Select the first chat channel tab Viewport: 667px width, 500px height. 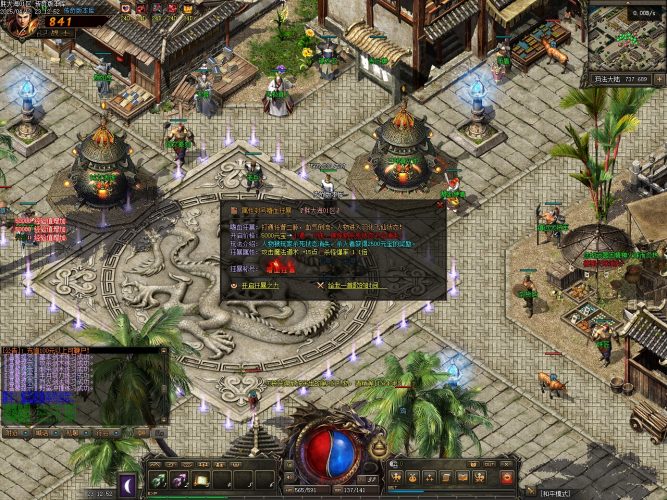pos(10,433)
